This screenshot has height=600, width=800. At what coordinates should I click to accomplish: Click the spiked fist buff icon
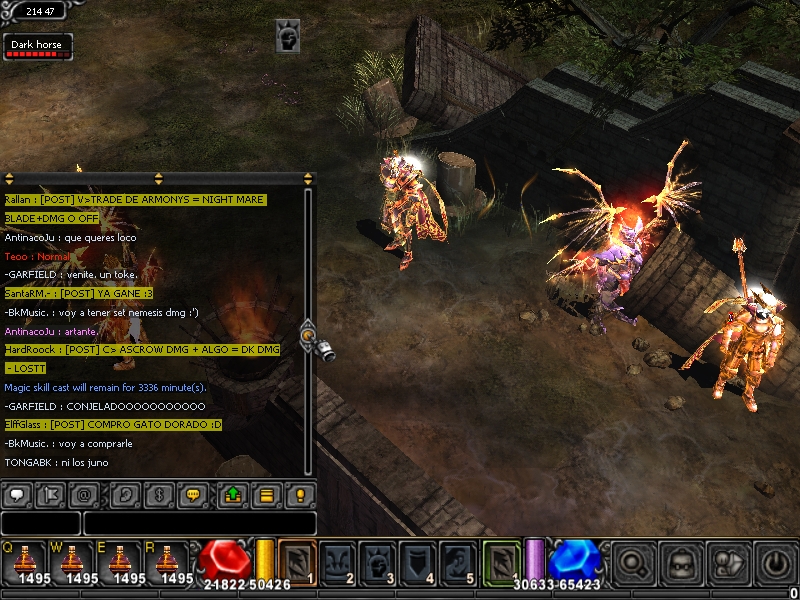tap(288, 37)
